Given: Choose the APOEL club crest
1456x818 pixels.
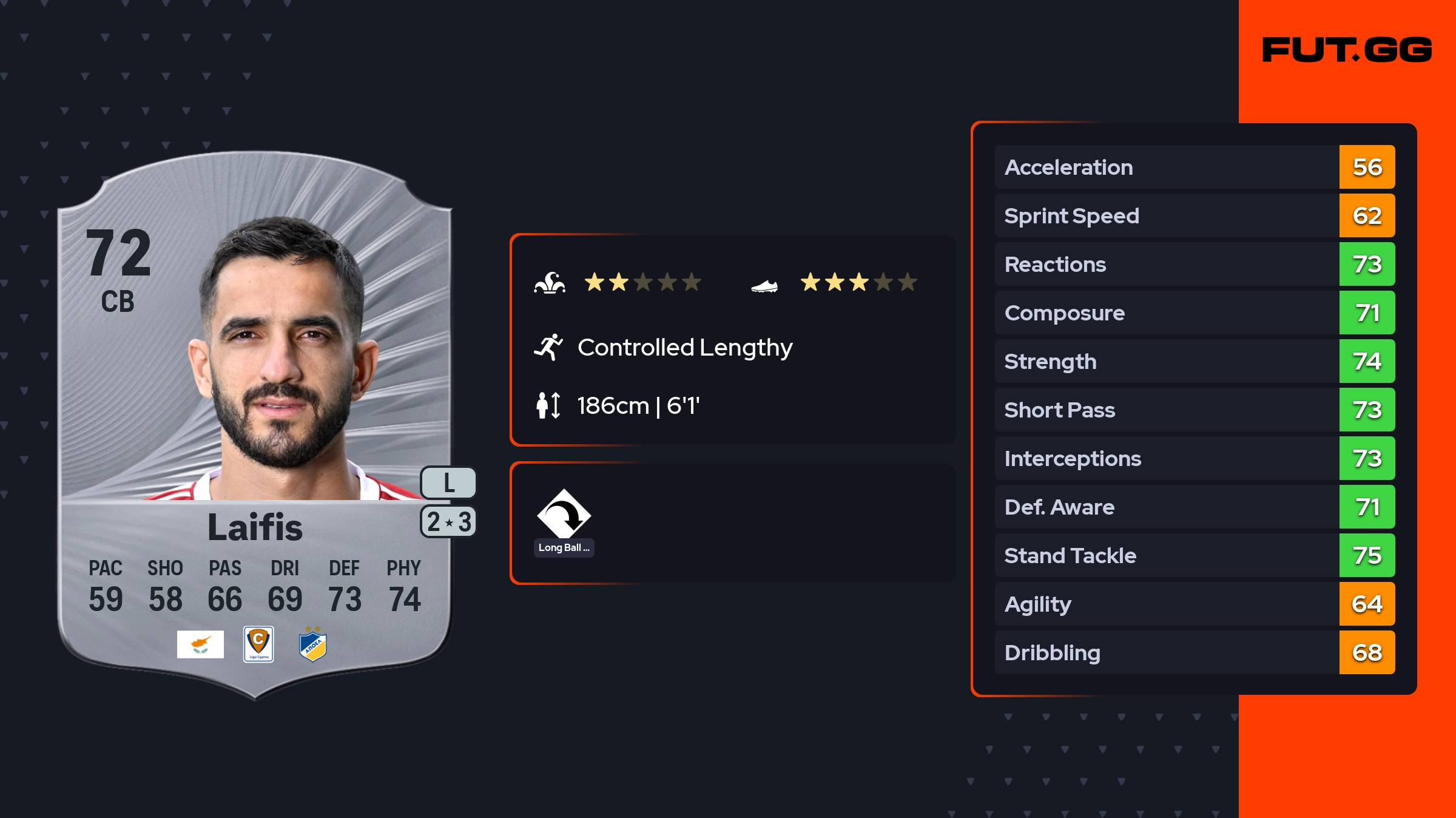Looking at the screenshot, I should click(313, 645).
